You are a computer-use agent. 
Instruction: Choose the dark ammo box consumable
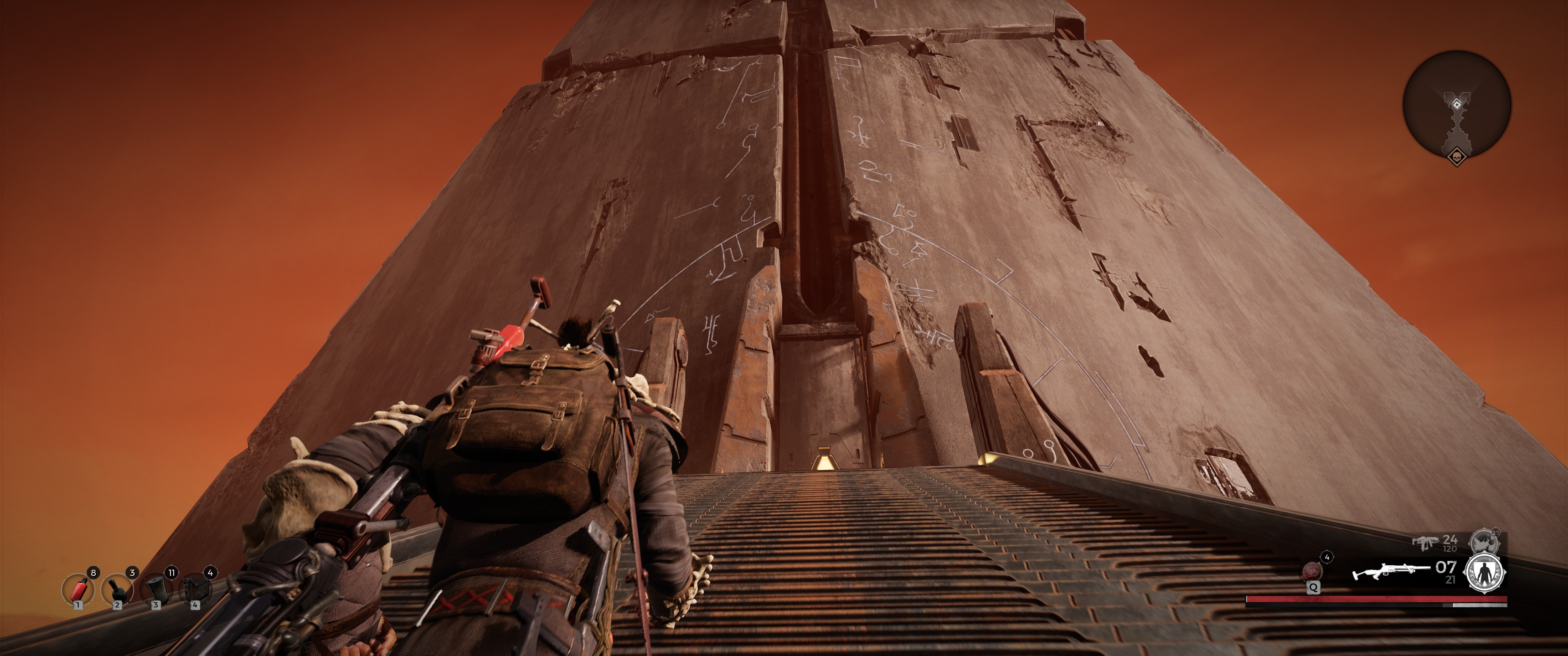[x=195, y=589]
